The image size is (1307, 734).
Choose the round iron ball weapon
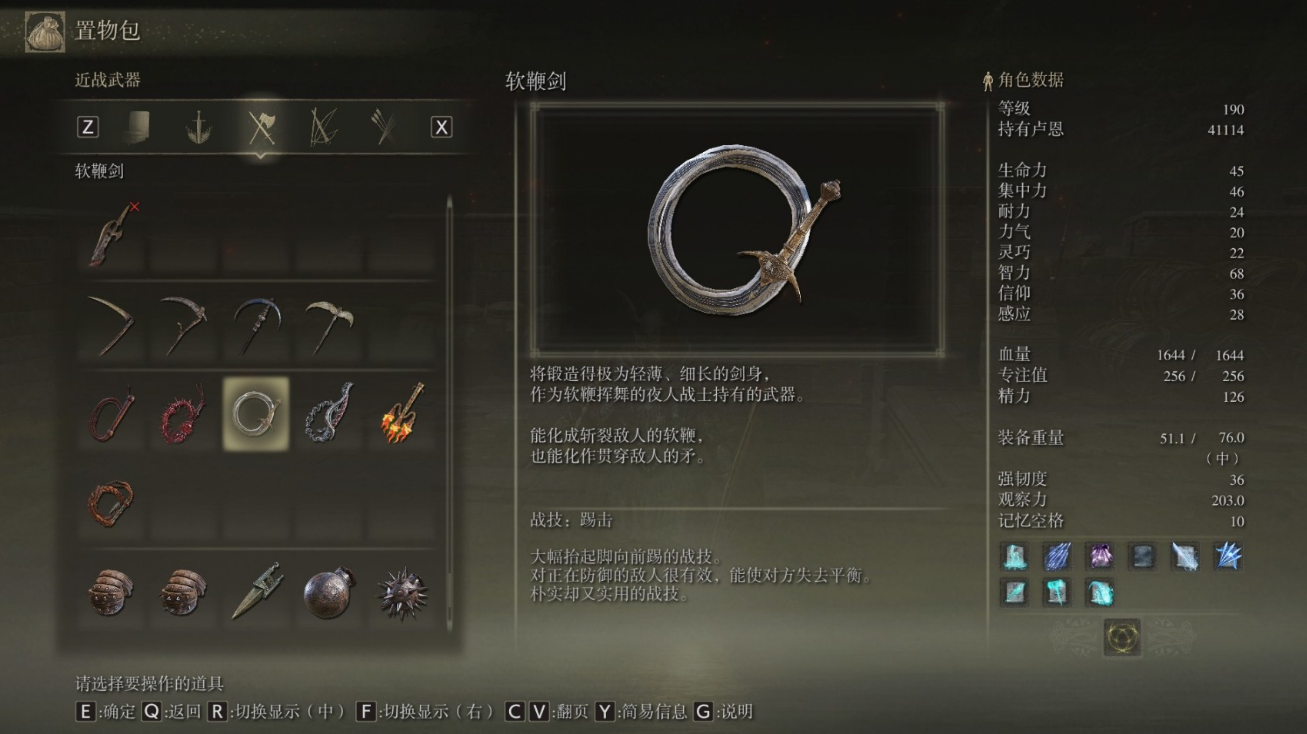pos(328,592)
